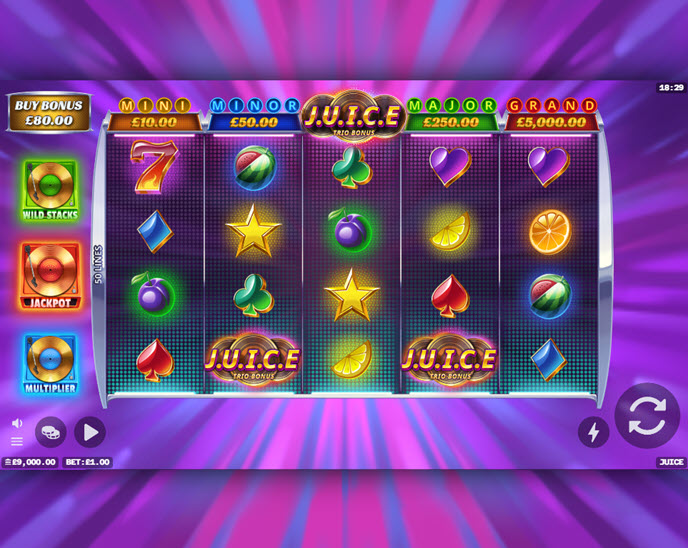688x548 pixels.
Task: Mute sound with the speaker icon
Action: click(17, 423)
